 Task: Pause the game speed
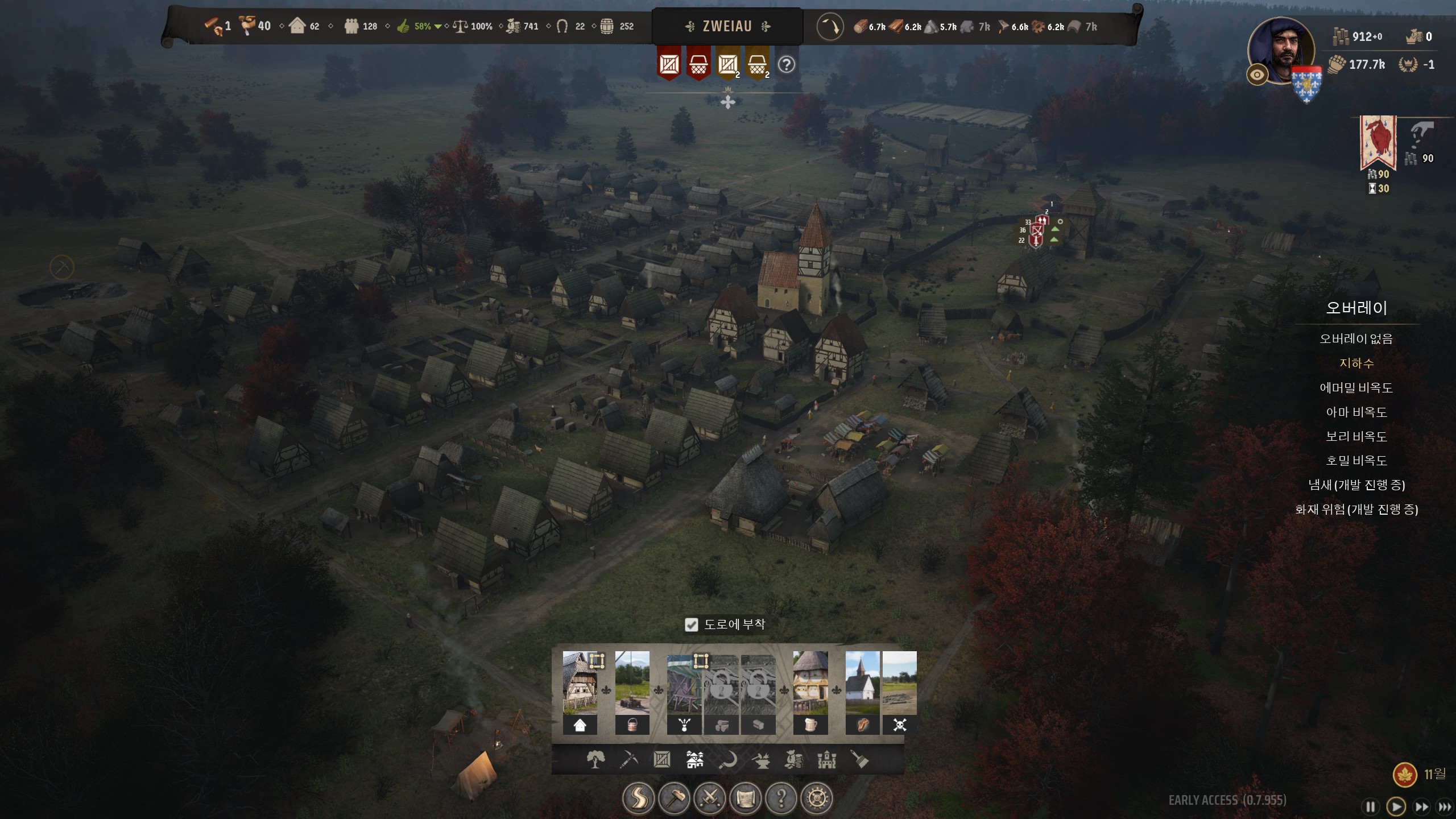click(1371, 806)
